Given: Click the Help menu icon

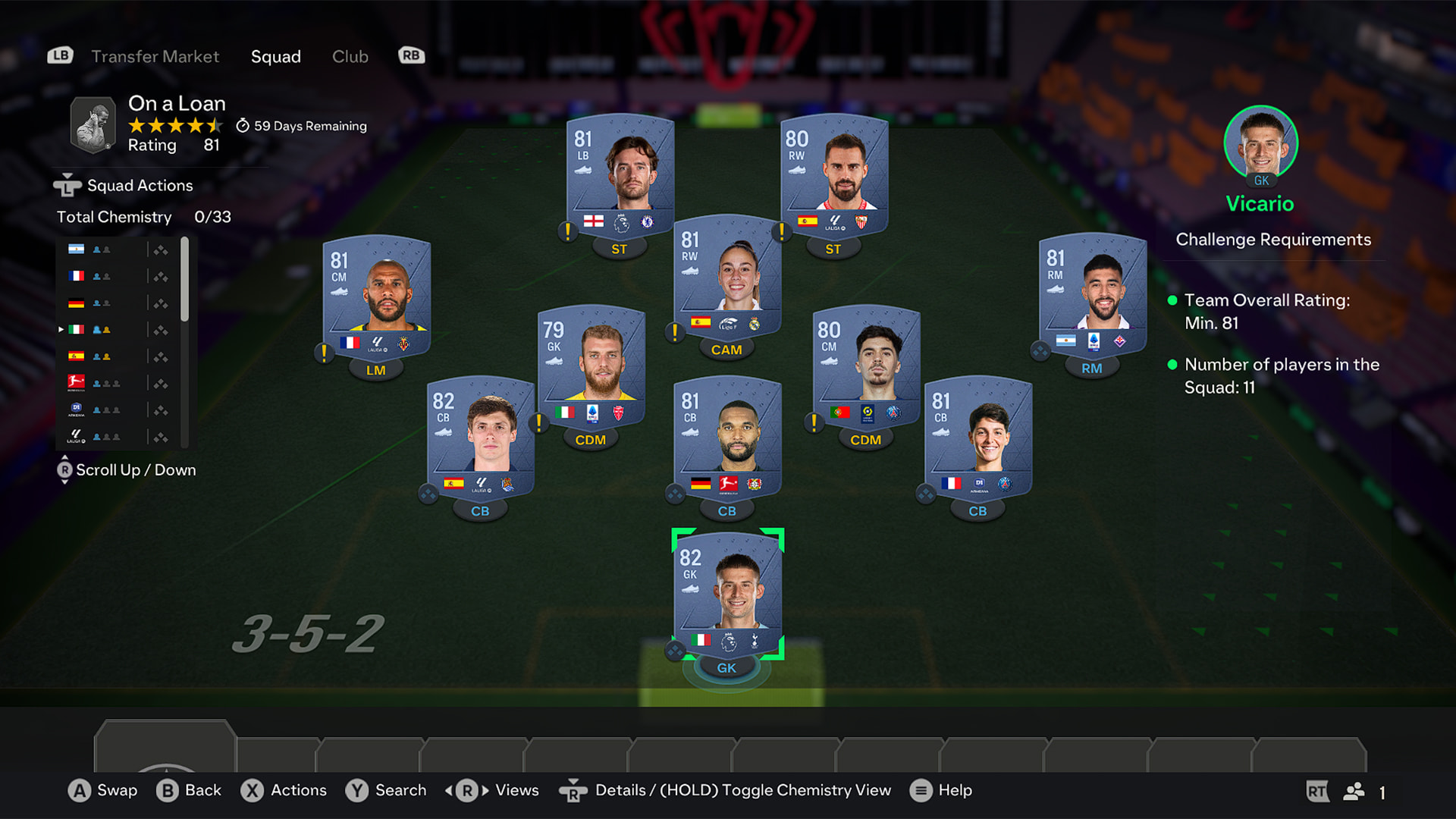Looking at the screenshot, I should (x=921, y=790).
